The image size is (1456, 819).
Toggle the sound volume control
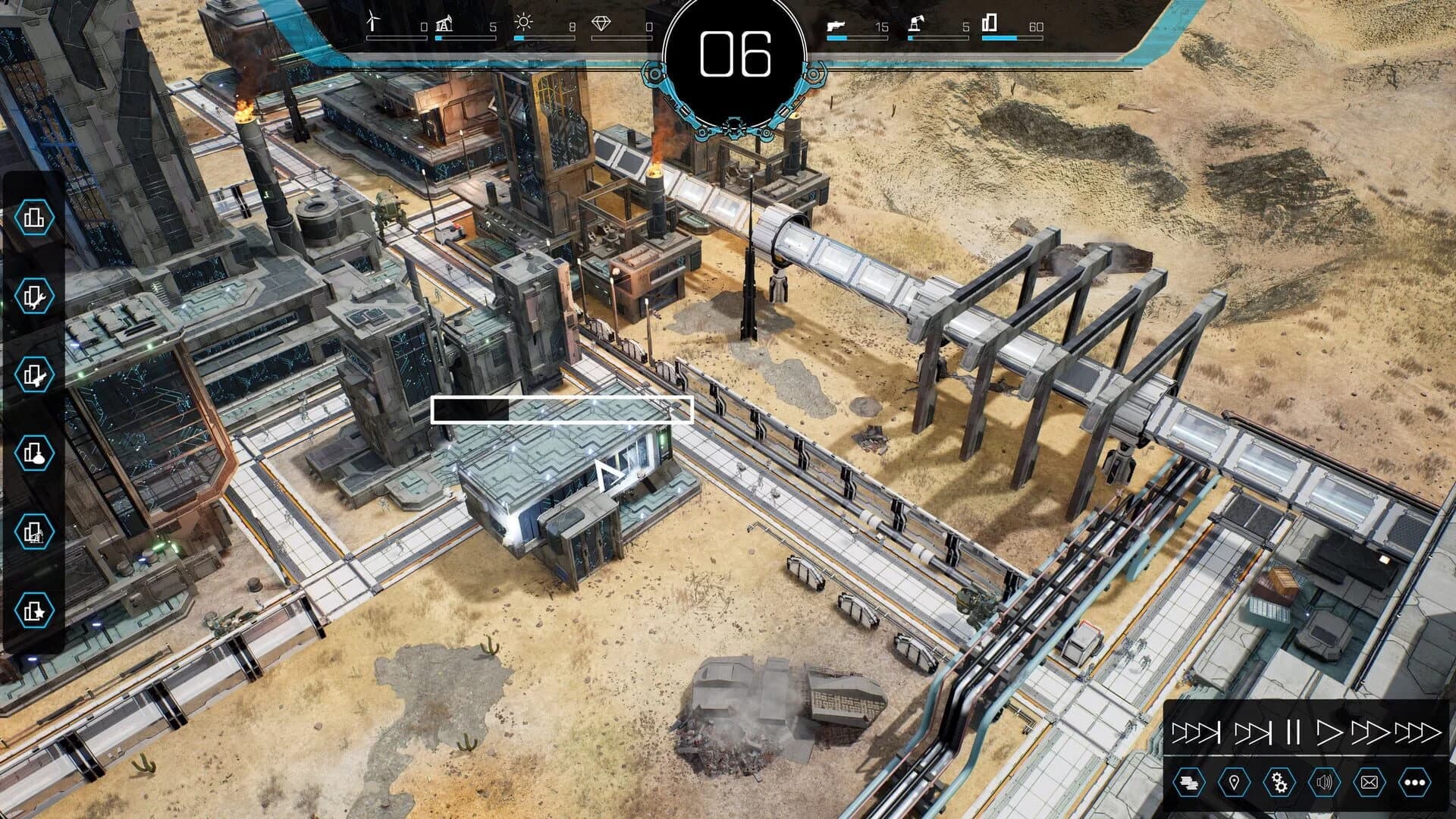point(1325,782)
